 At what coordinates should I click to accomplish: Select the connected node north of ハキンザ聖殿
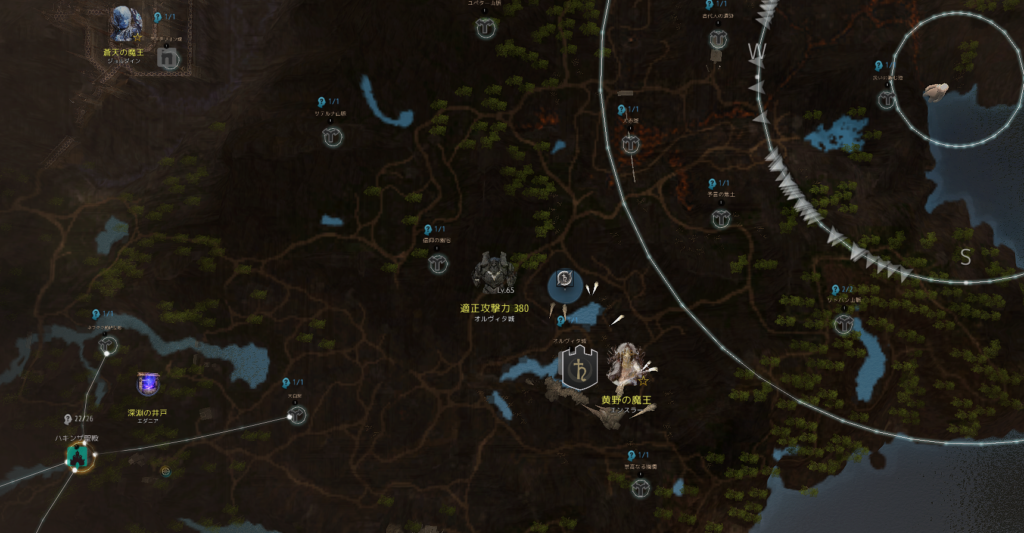click(x=108, y=346)
